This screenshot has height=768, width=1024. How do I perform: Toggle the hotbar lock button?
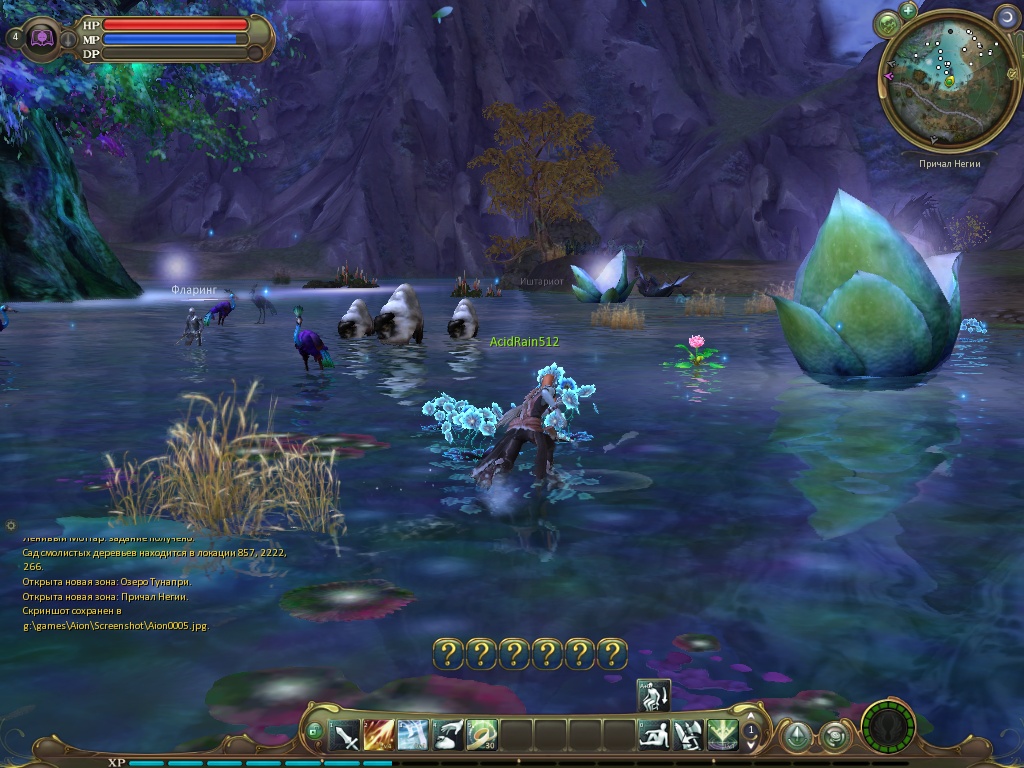pos(314,732)
